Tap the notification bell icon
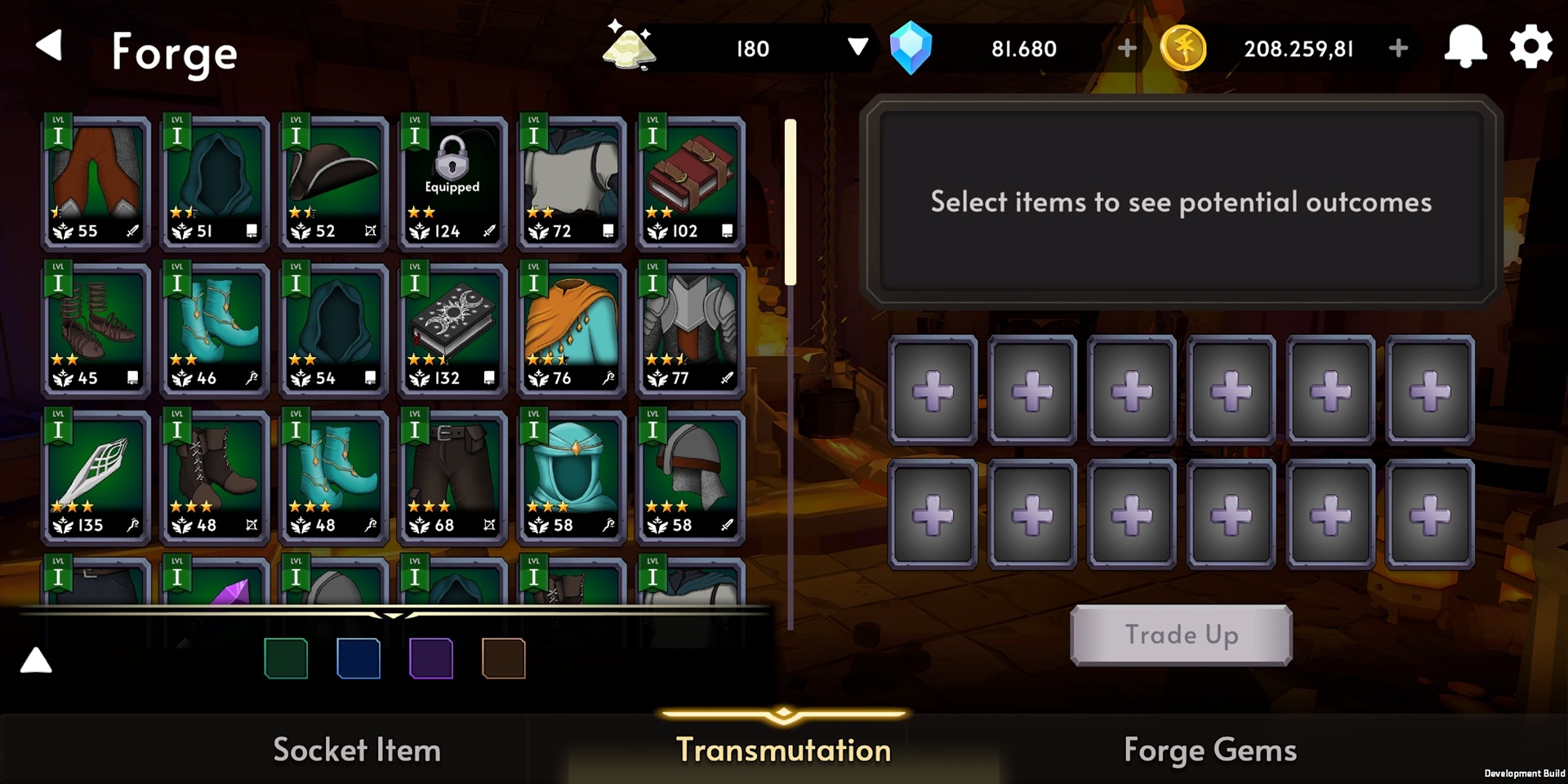Screen dimensions: 1568x784 (x=1466, y=47)
